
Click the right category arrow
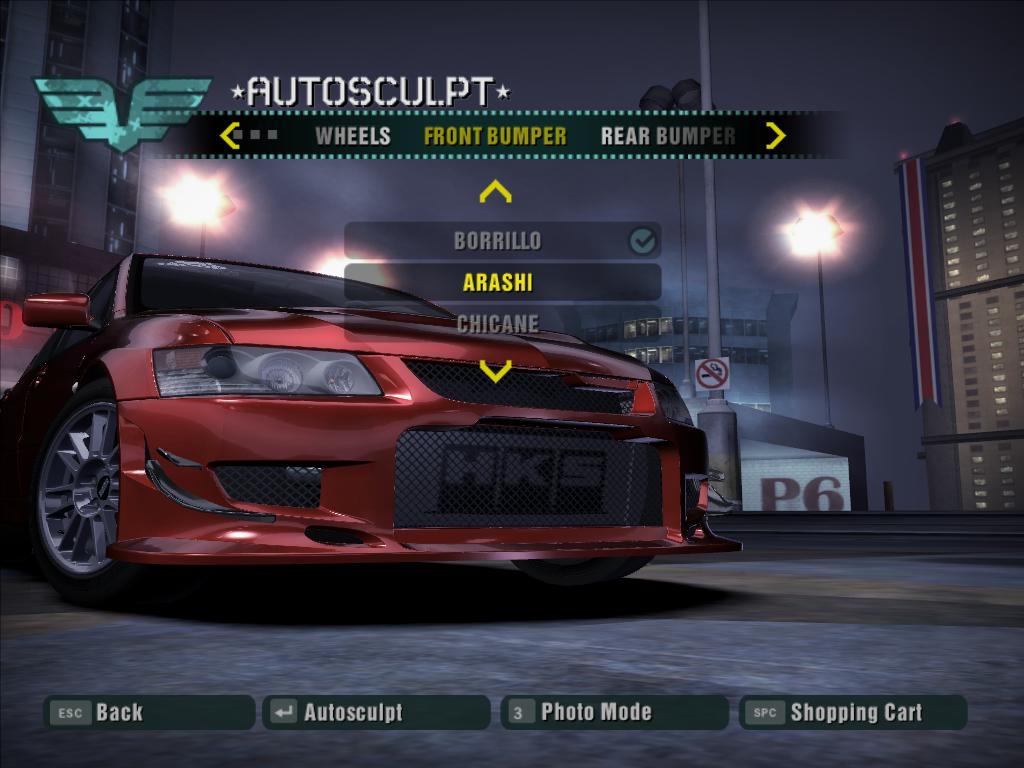tap(775, 135)
